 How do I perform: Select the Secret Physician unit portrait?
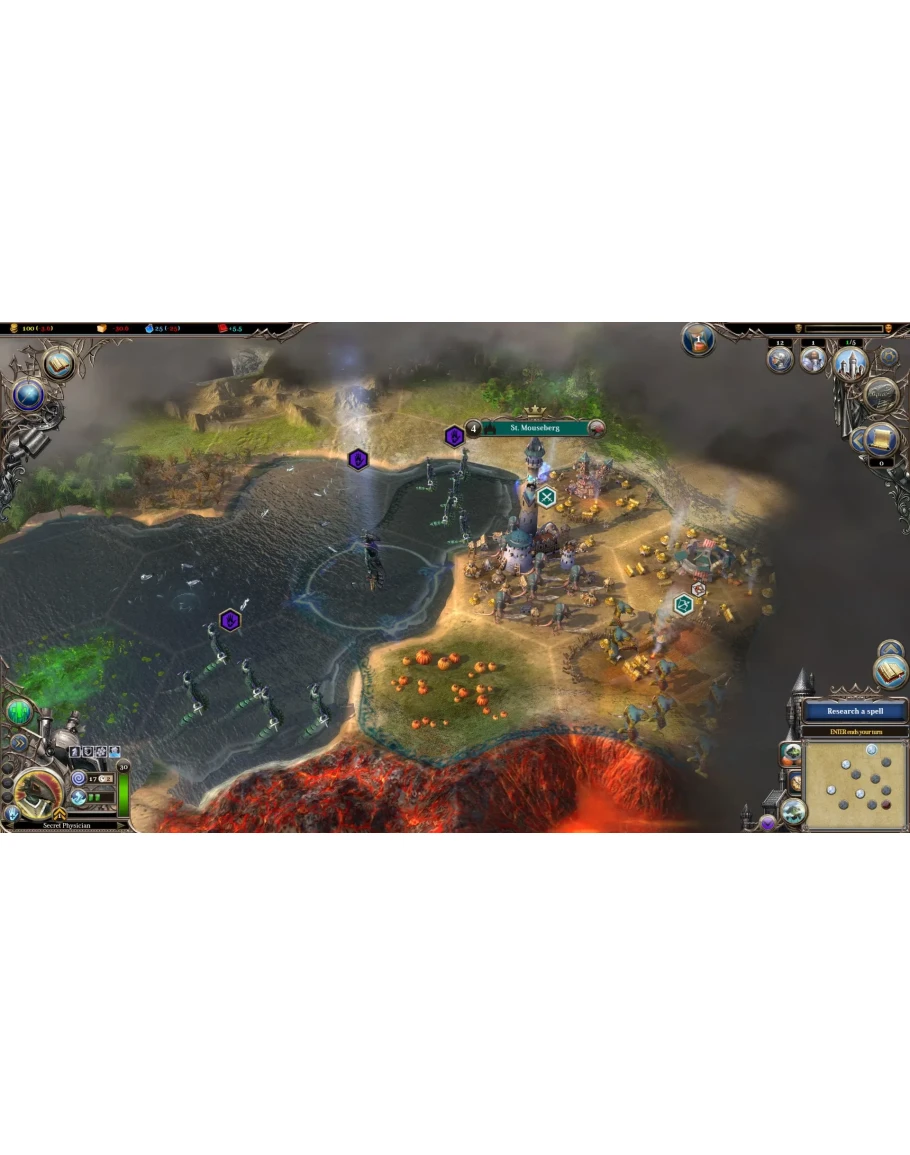38,793
